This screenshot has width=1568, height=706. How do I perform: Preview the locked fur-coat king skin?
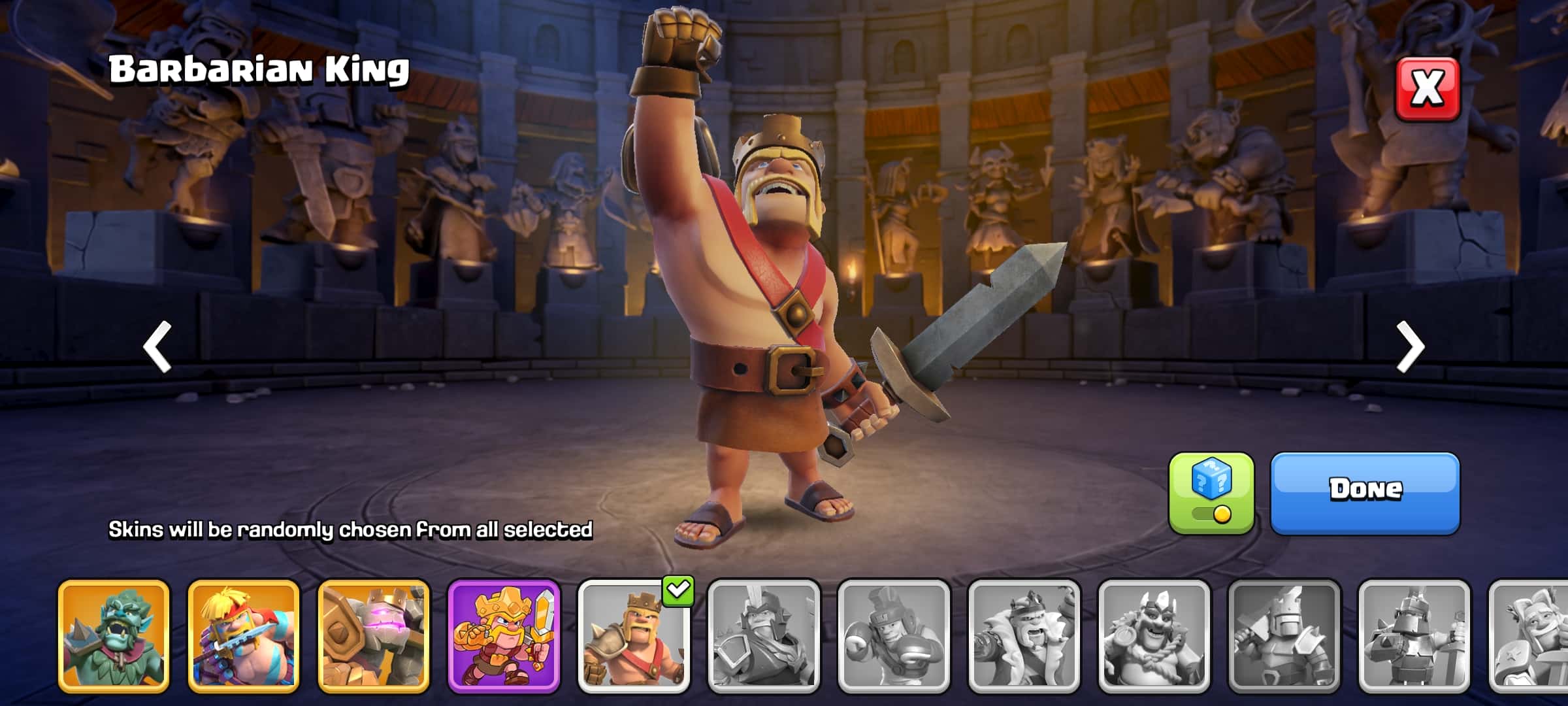[x=1024, y=636]
